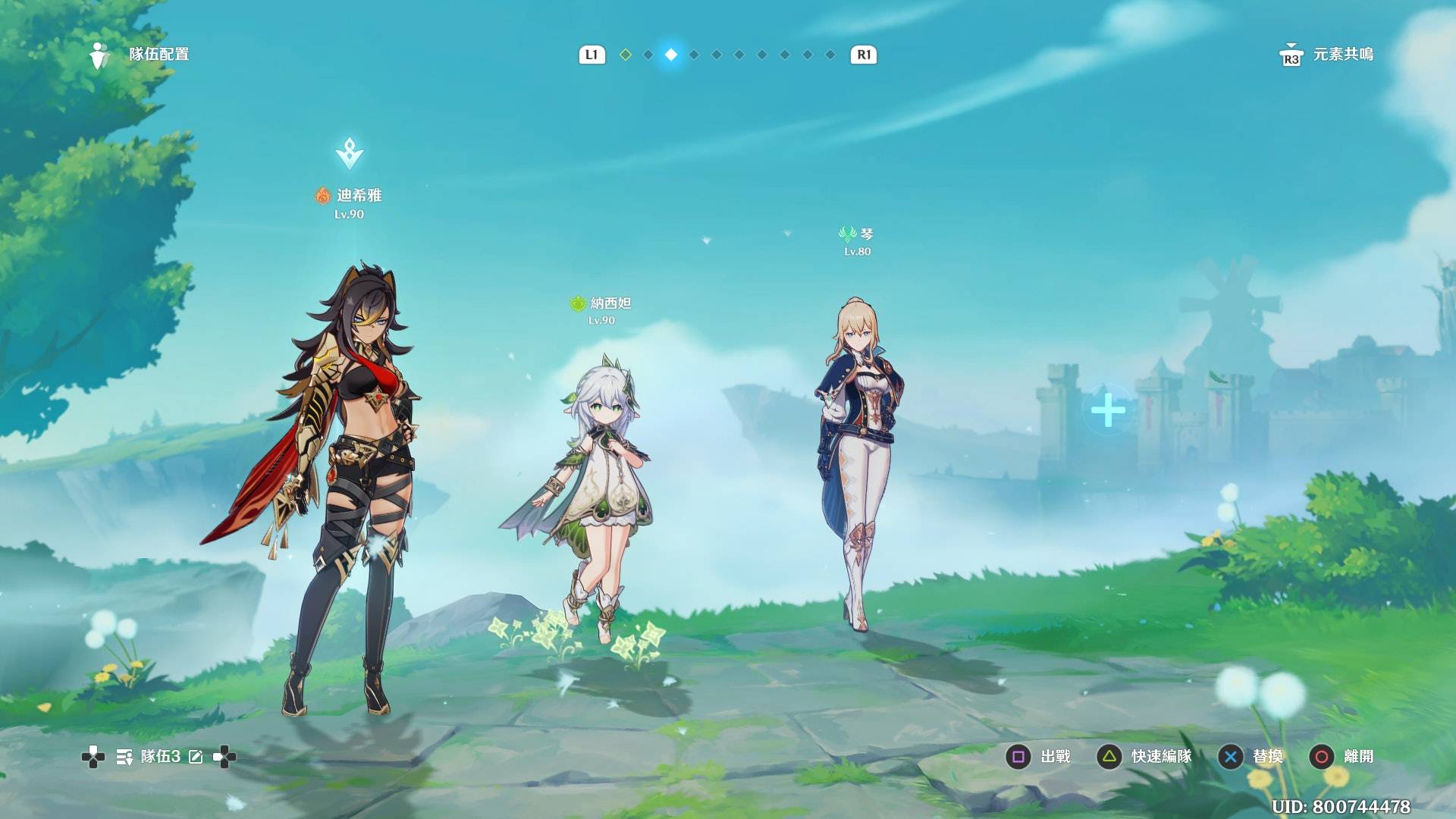This screenshot has height=819, width=1456.
Task: Open the team list icon beside 隊伍3
Action: coord(124,757)
